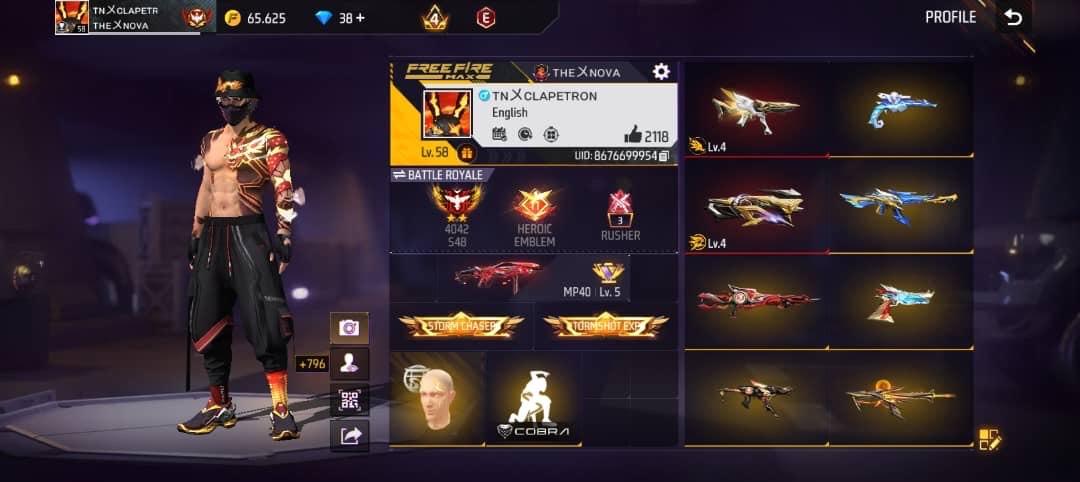Give a like with thumbs-up icon
Screen dimensions: 1080x482
tap(634, 136)
